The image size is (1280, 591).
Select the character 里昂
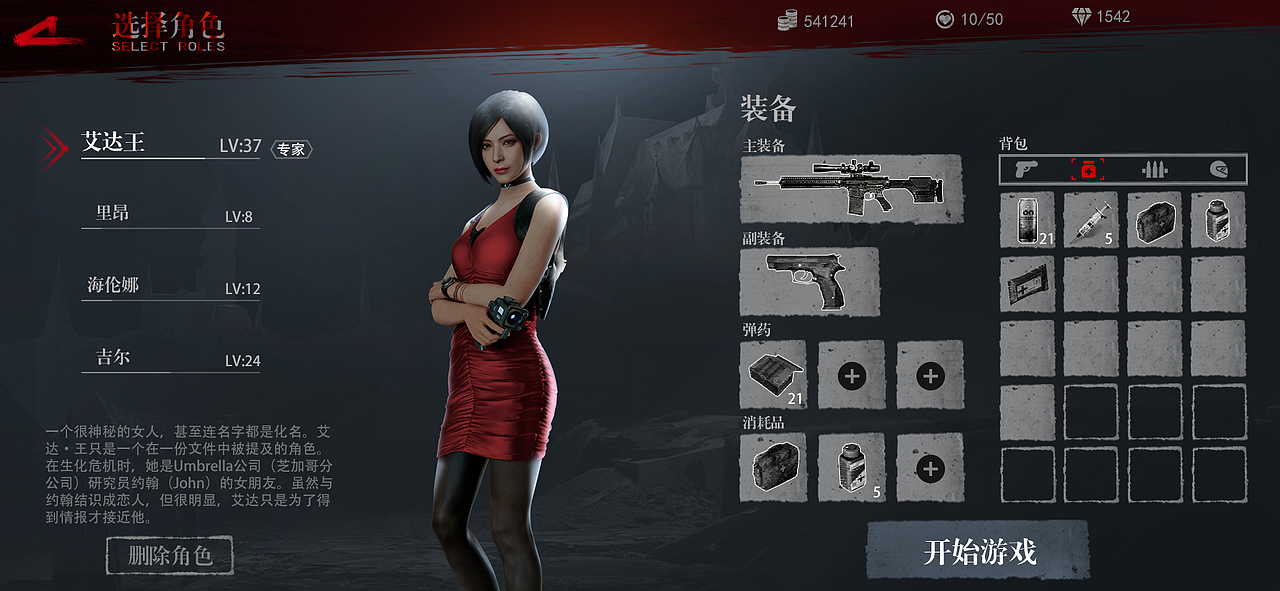pos(113,213)
